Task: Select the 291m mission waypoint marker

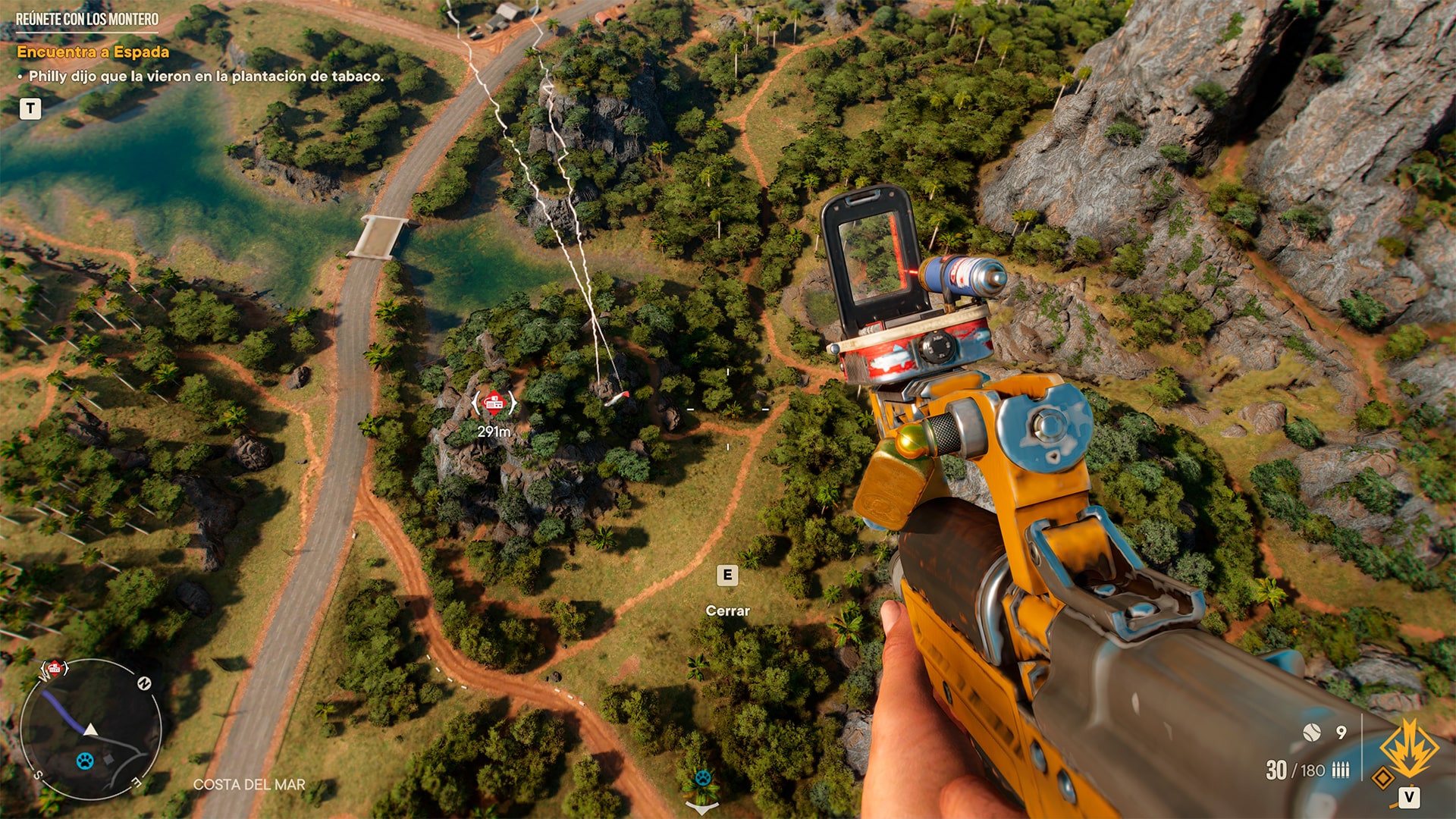Action: [x=494, y=404]
